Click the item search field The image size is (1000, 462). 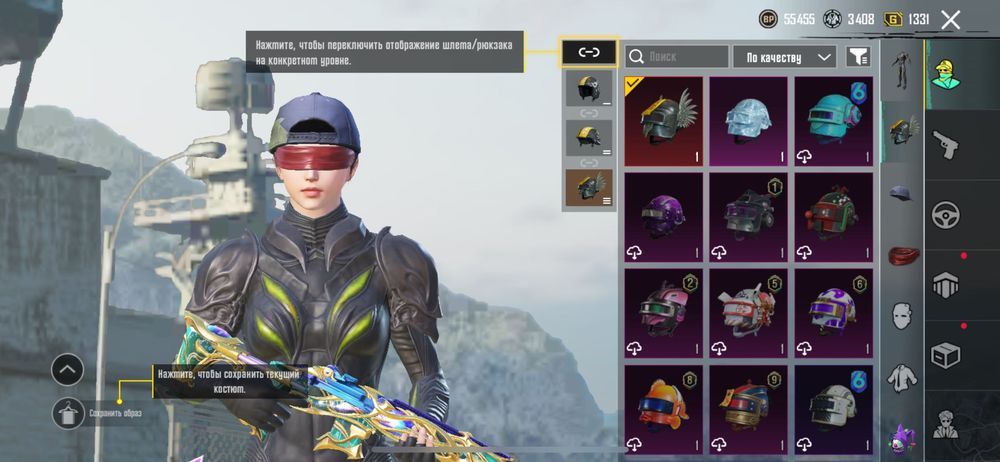[x=677, y=57]
